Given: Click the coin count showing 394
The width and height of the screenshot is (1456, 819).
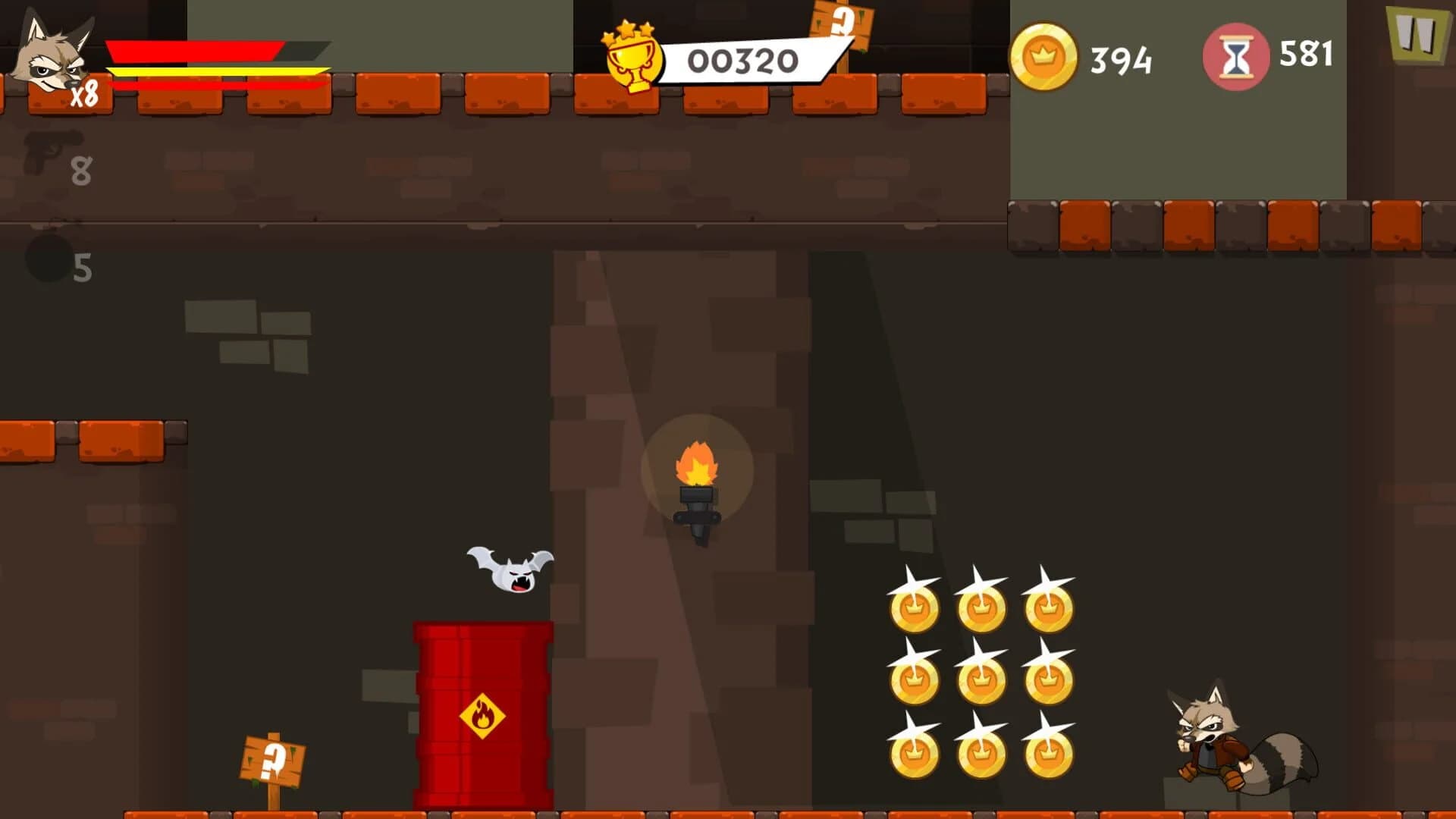Looking at the screenshot, I should [1120, 55].
